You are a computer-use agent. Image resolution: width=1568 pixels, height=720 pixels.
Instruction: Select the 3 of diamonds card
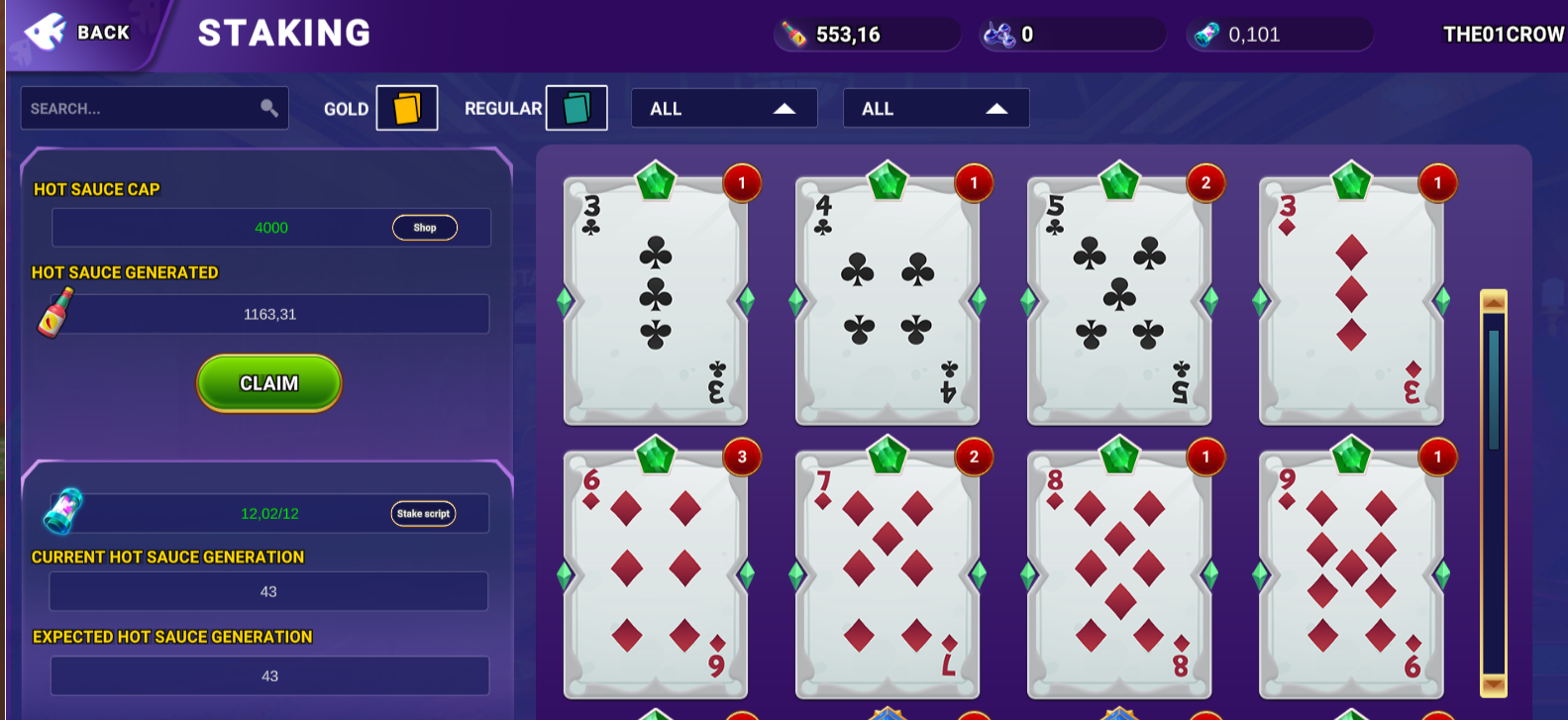[1351, 300]
